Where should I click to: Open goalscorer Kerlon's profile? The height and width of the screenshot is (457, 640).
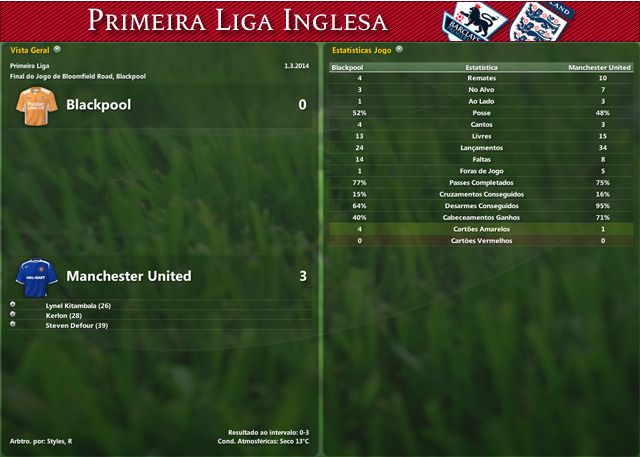point(64,315)
